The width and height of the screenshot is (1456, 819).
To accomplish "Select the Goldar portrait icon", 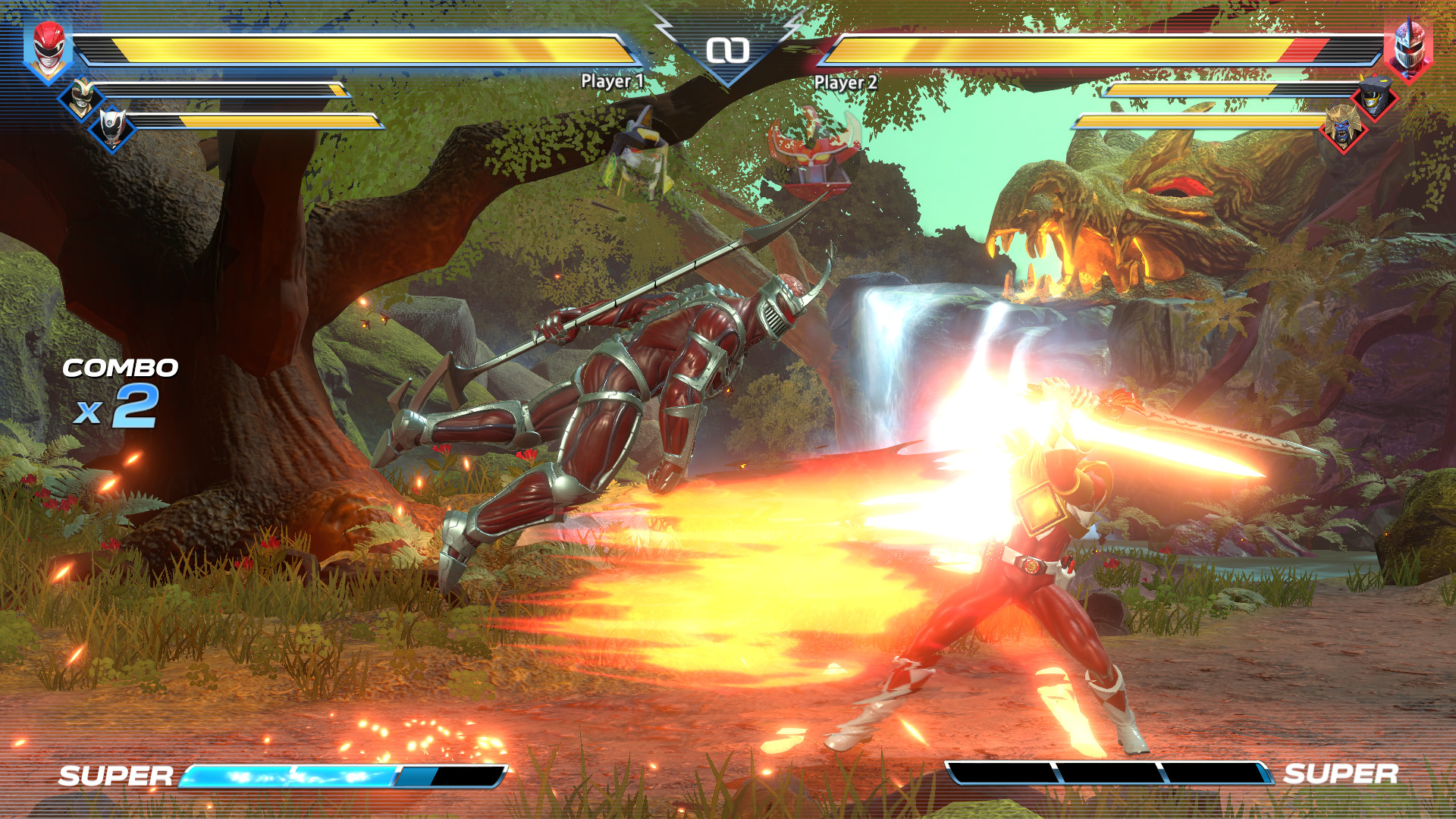I will (x=1341, y=127).
